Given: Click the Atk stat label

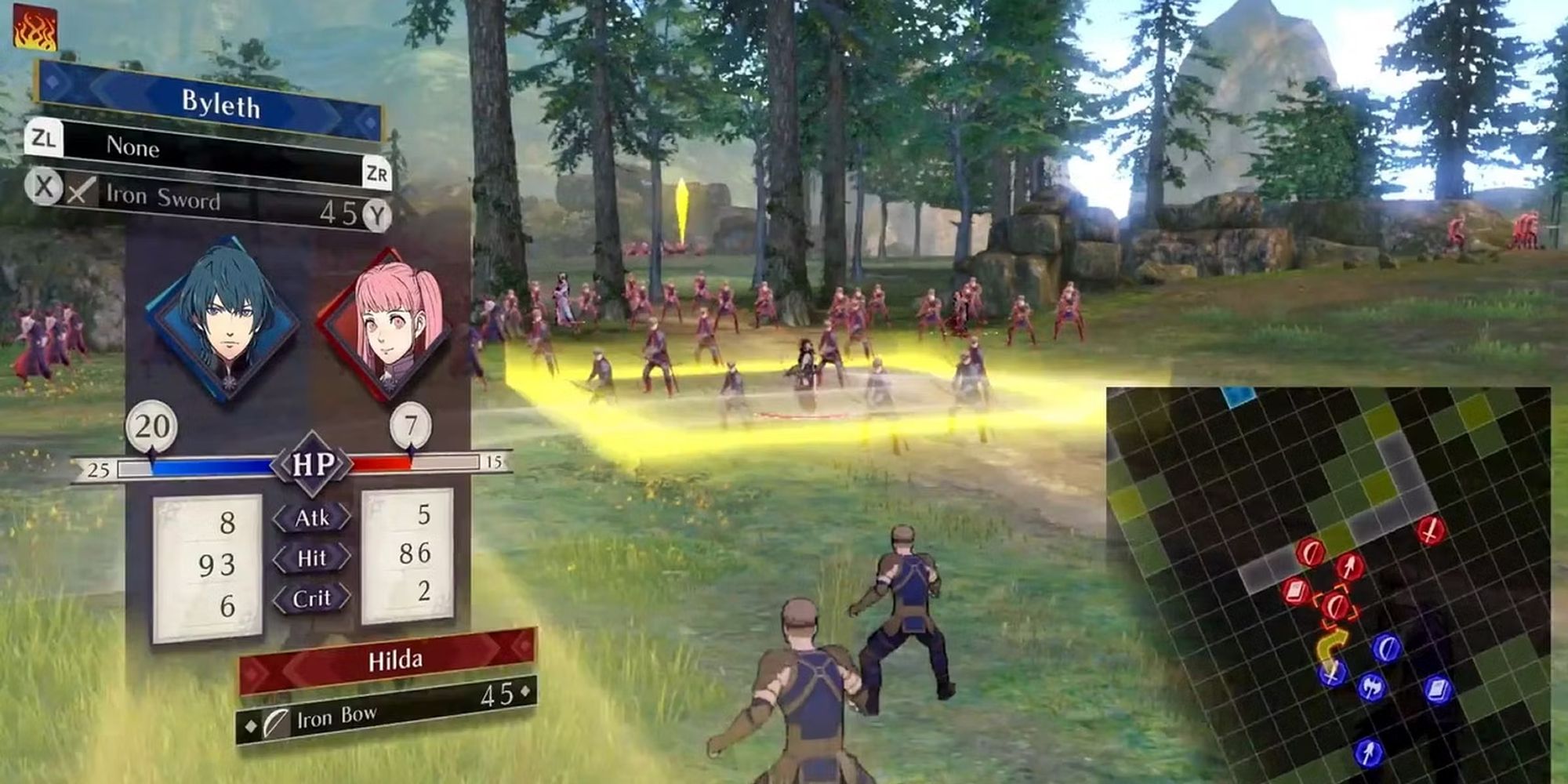Looking at the screenshot, I should click(x=313, y=517).
